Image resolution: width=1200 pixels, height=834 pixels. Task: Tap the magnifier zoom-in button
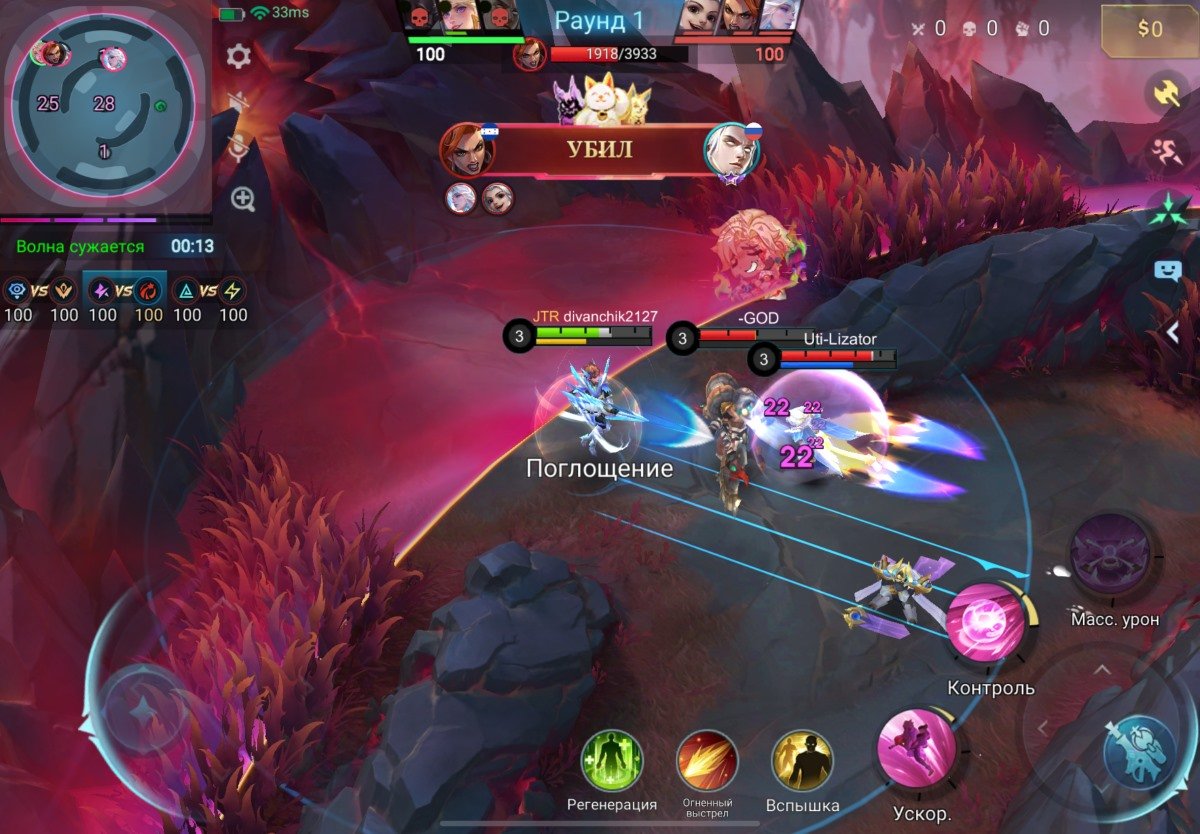click(243, 198)
